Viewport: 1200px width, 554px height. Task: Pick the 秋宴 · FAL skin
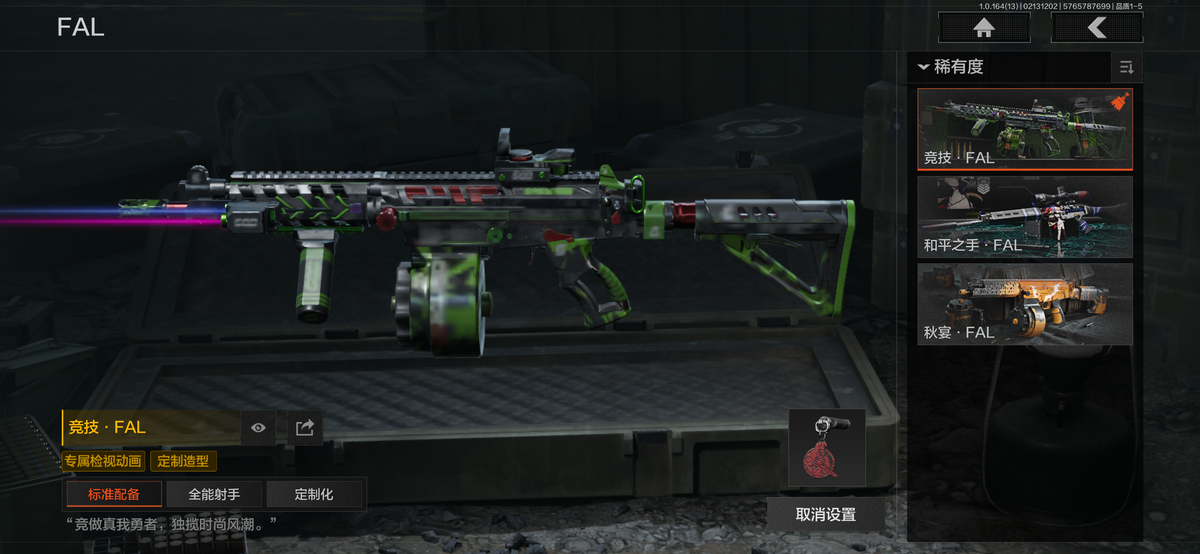1024,303
